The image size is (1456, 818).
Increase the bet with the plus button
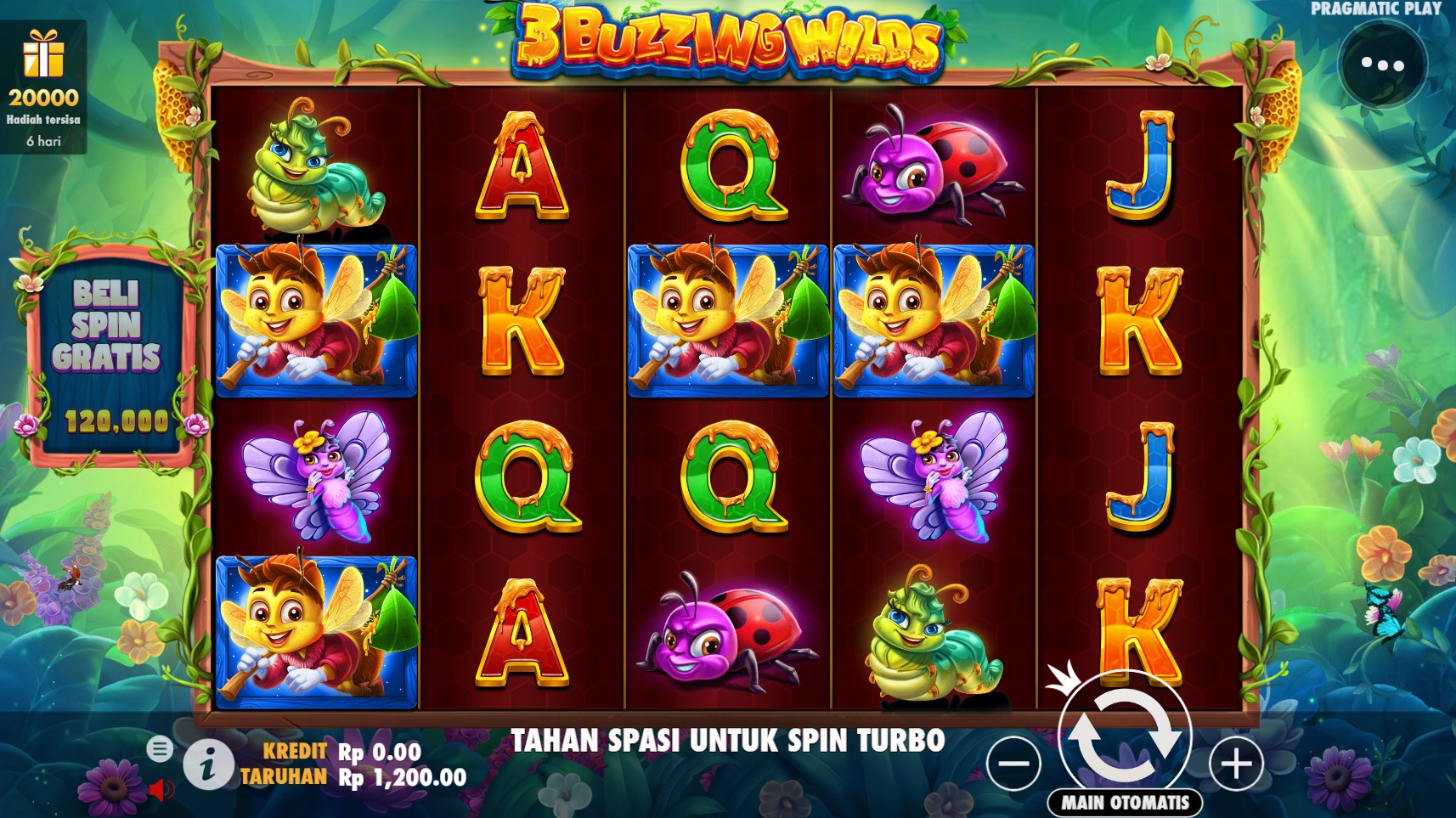[1236, 764]
